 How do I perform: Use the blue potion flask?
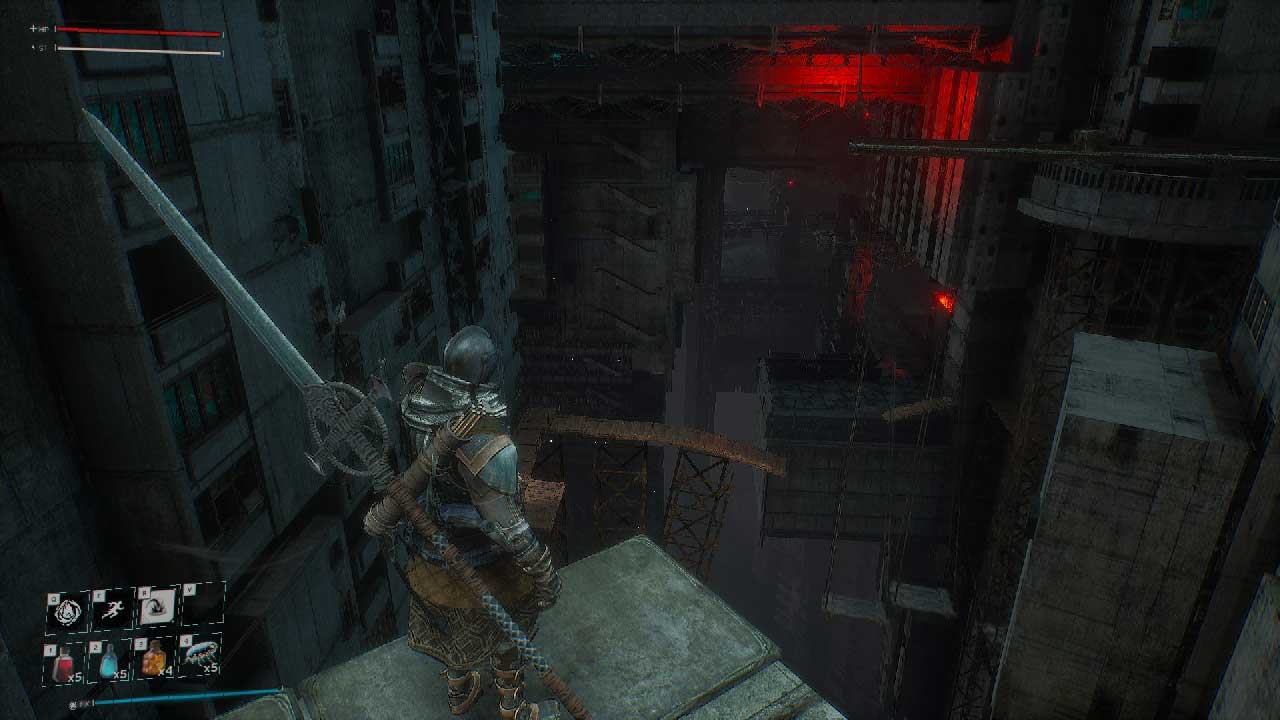pos(111,659)
